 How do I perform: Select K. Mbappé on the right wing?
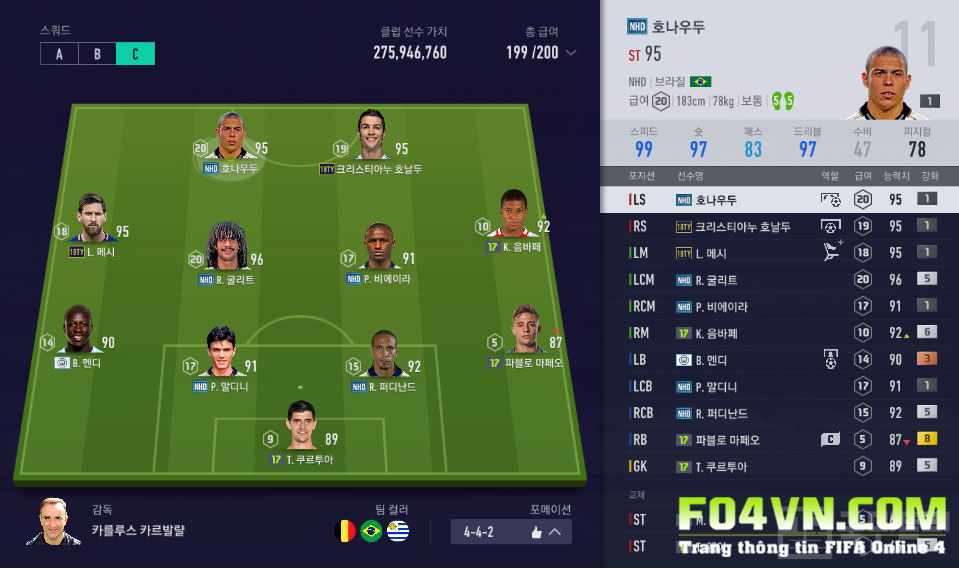[514, 216]
